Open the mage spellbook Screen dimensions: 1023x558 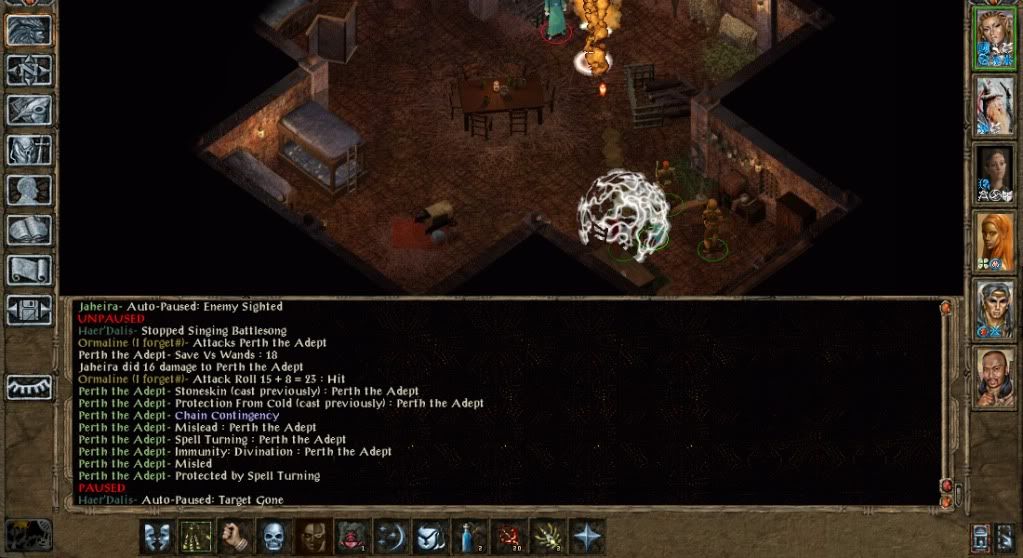point(30,230)
